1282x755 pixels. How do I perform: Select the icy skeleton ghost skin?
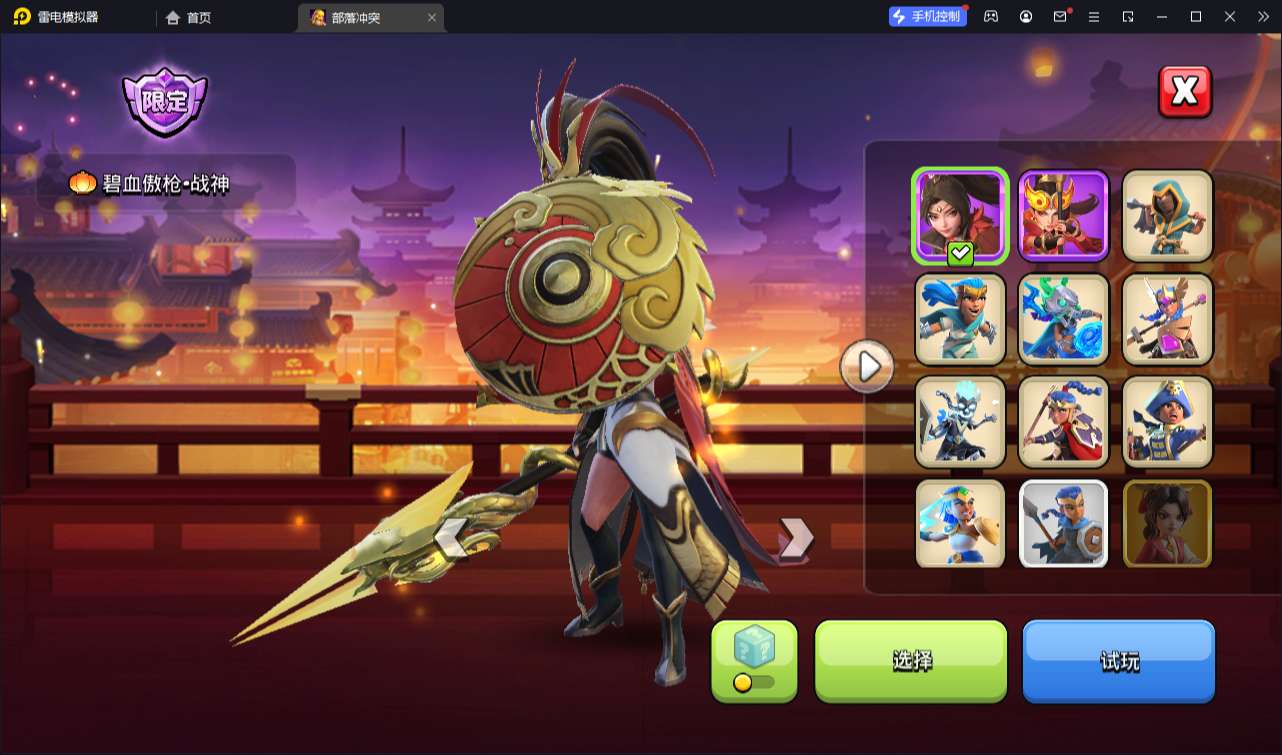point(960,421)
